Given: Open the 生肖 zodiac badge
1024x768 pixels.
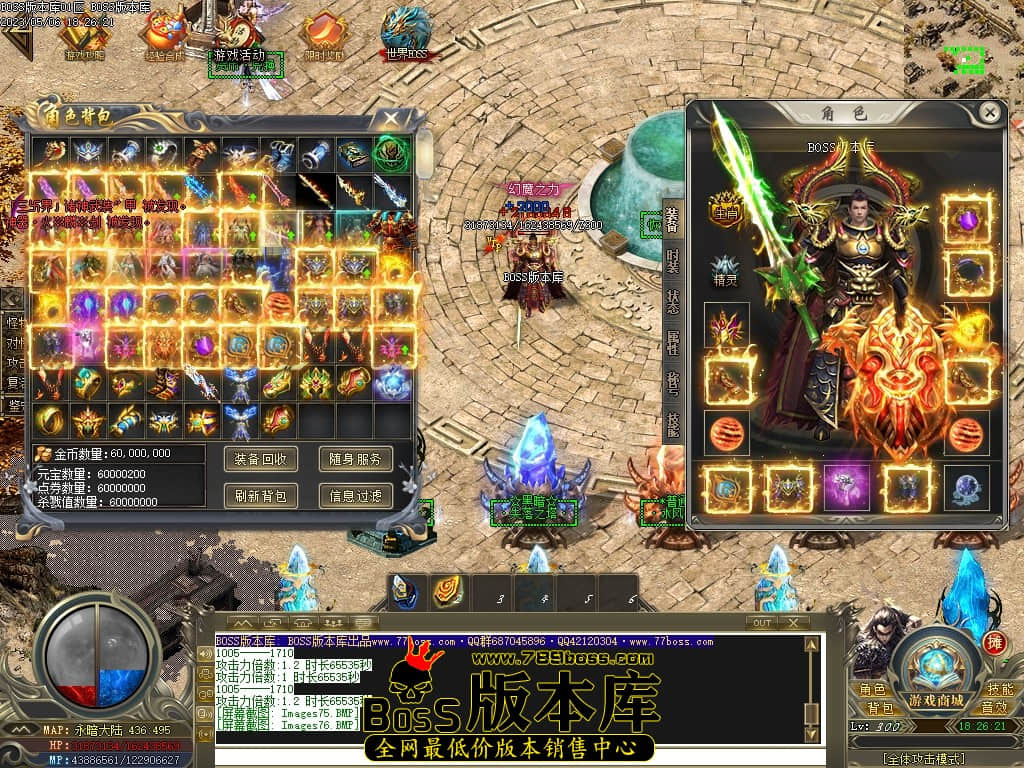Looking at the screenshot, I should coord(725,209).
